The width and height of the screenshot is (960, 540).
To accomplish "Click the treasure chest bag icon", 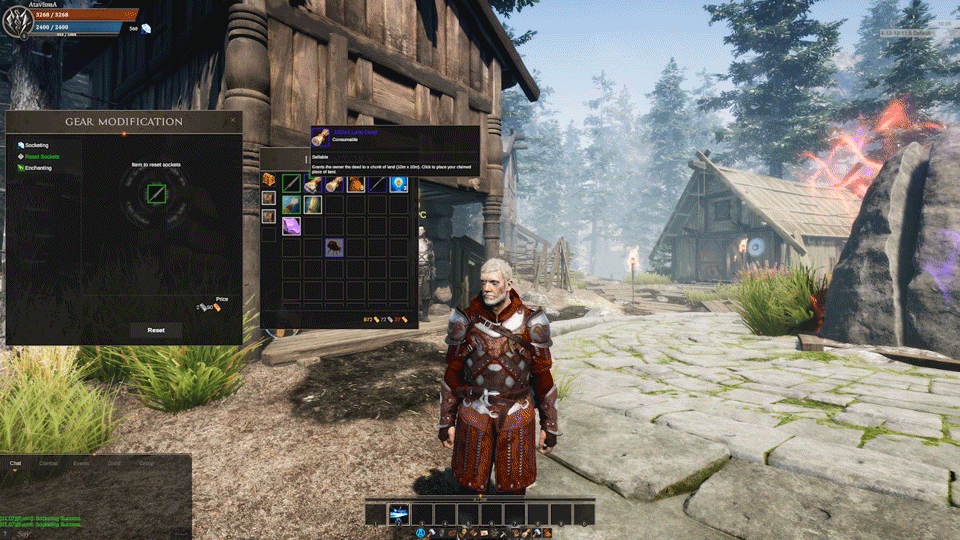I will click(x=269, y=179).
